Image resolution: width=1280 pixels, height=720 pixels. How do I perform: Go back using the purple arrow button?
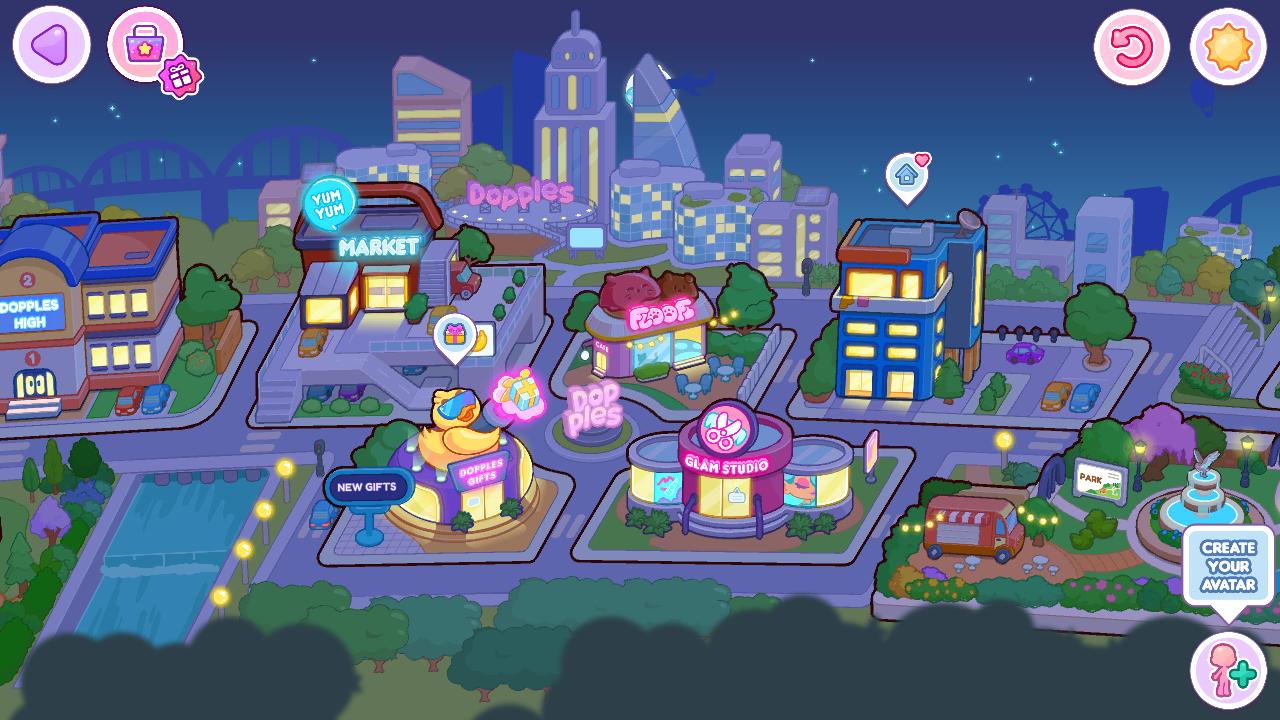(51, 45)
